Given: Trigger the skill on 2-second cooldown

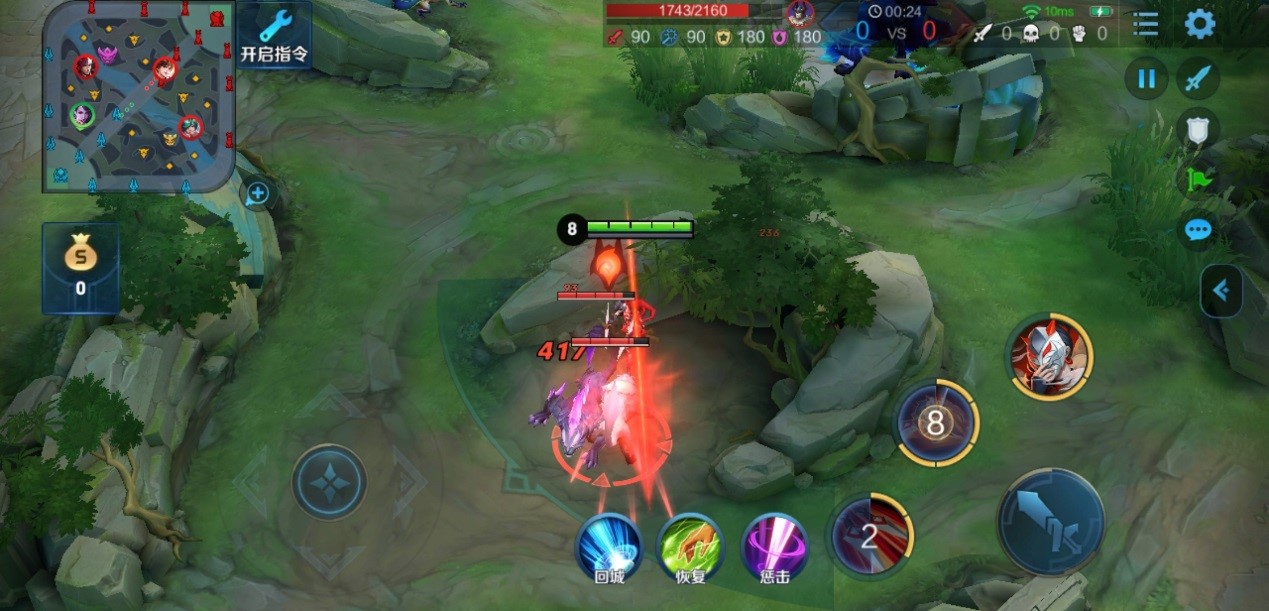Looking at the screenshot, I should (870, 536).
